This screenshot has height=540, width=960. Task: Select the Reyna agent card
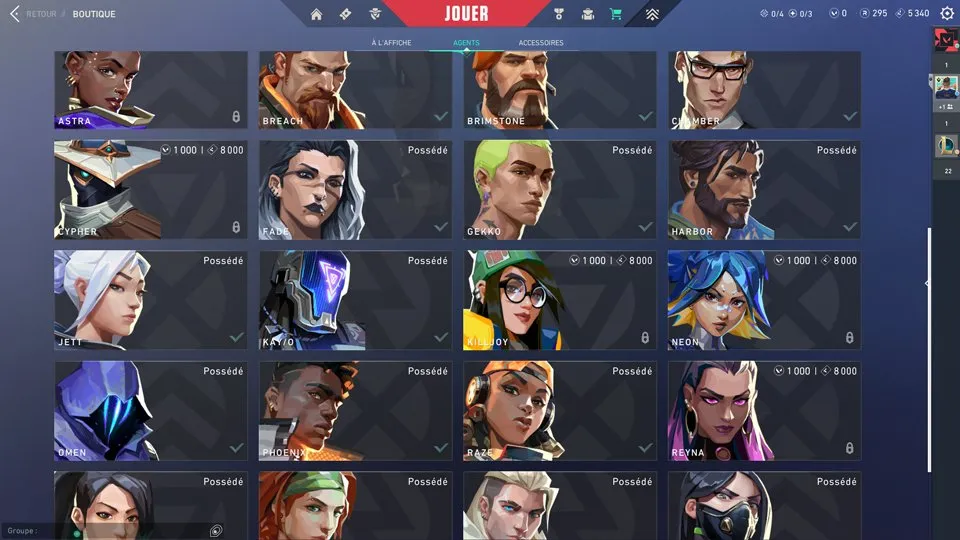click(764, 411)
